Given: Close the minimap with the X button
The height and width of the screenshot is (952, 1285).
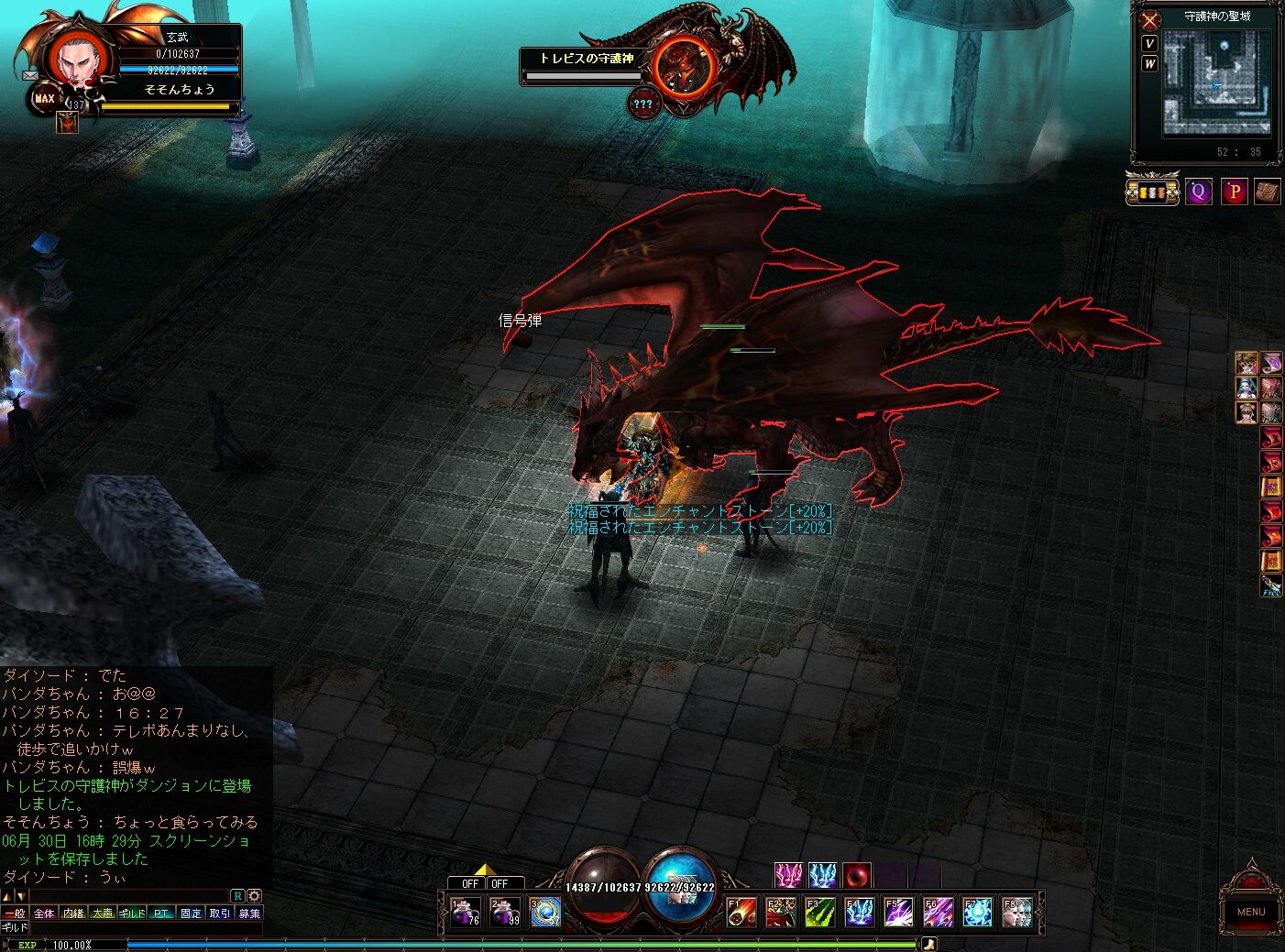Looking at the screenshot, I should point(1150,19).
